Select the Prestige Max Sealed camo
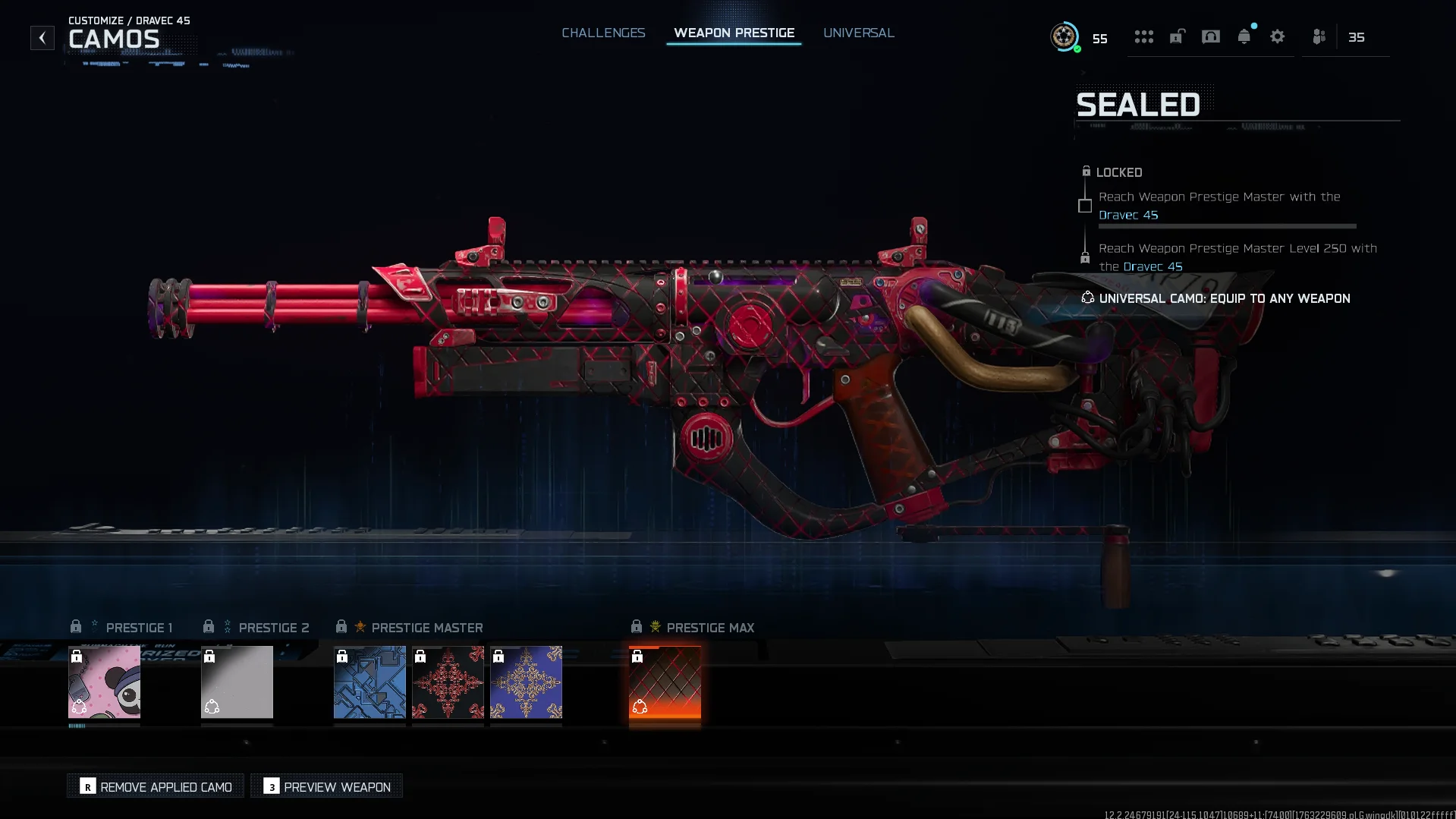Viewport: 1456px width, 819px height. (x=665, y=682)
